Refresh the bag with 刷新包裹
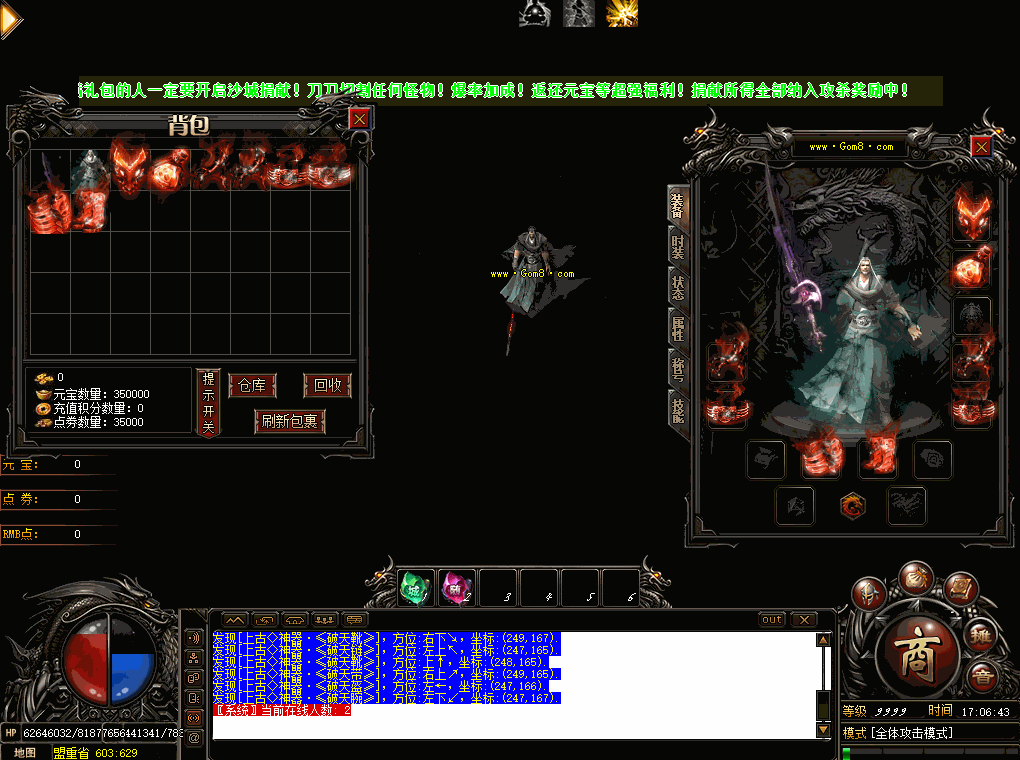Screen dimensions: 1020x760 (289, 421)
